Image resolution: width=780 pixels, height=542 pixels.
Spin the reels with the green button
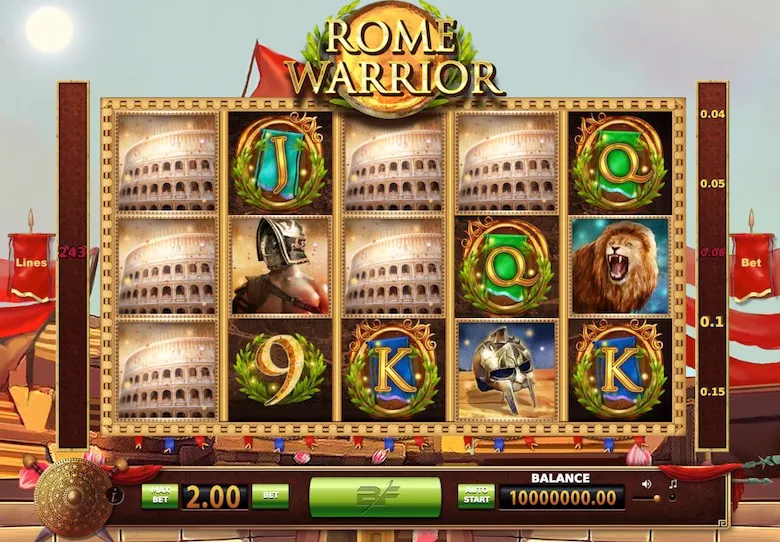tap(375, 496)
